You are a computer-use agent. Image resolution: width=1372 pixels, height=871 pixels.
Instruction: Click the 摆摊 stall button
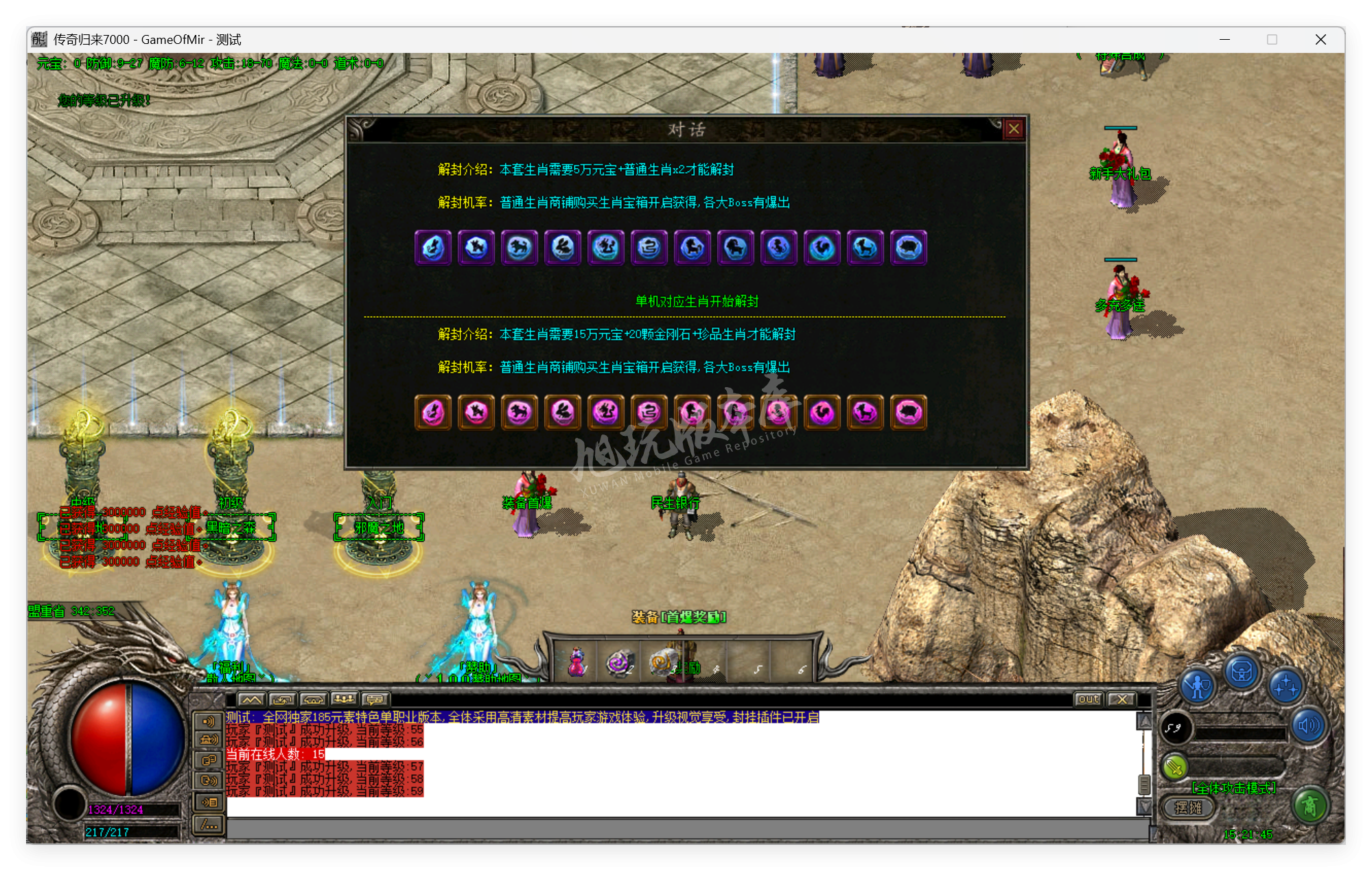1188,807
